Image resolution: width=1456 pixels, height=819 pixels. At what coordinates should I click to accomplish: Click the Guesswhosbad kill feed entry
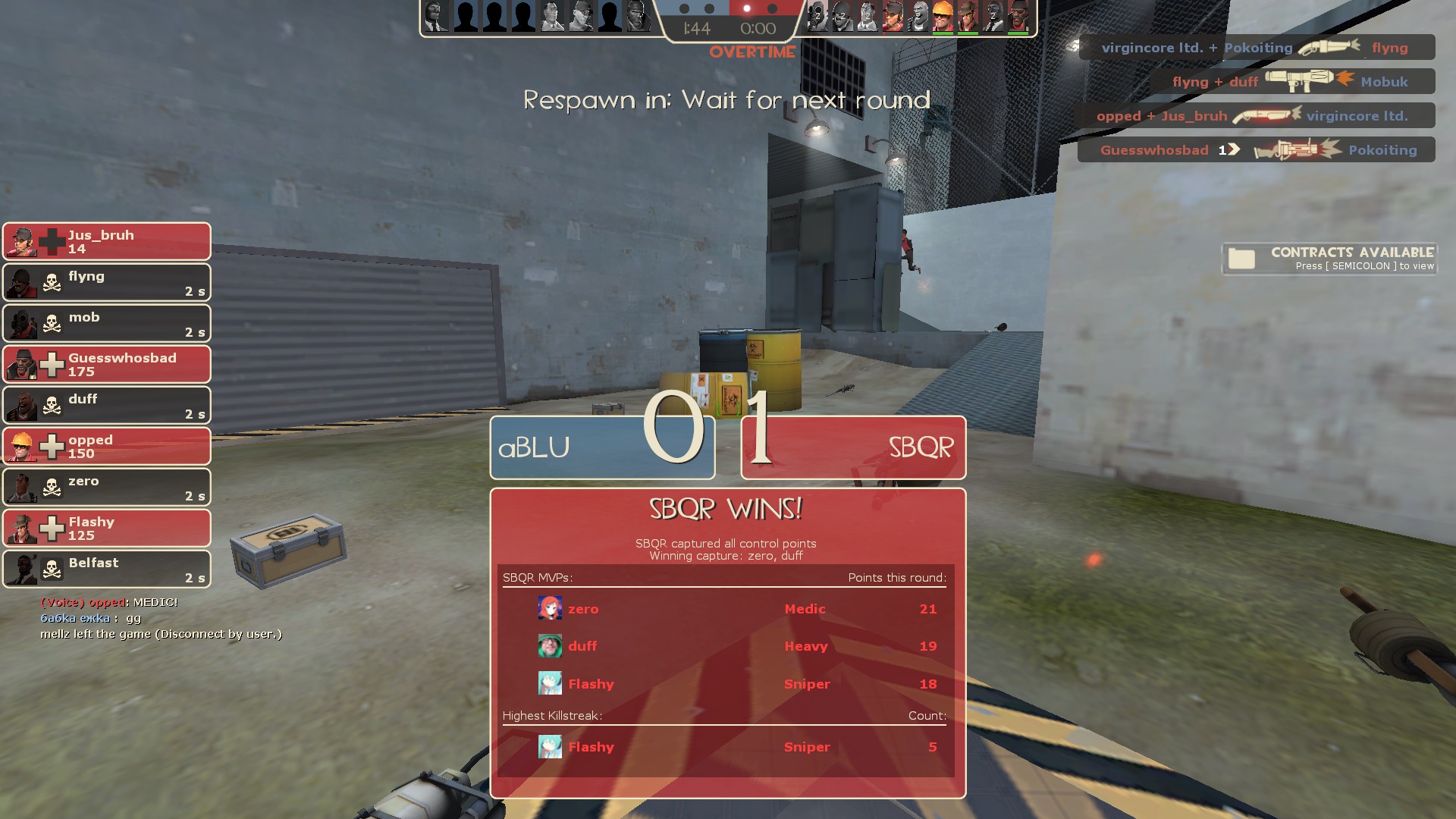point(1257,150)
